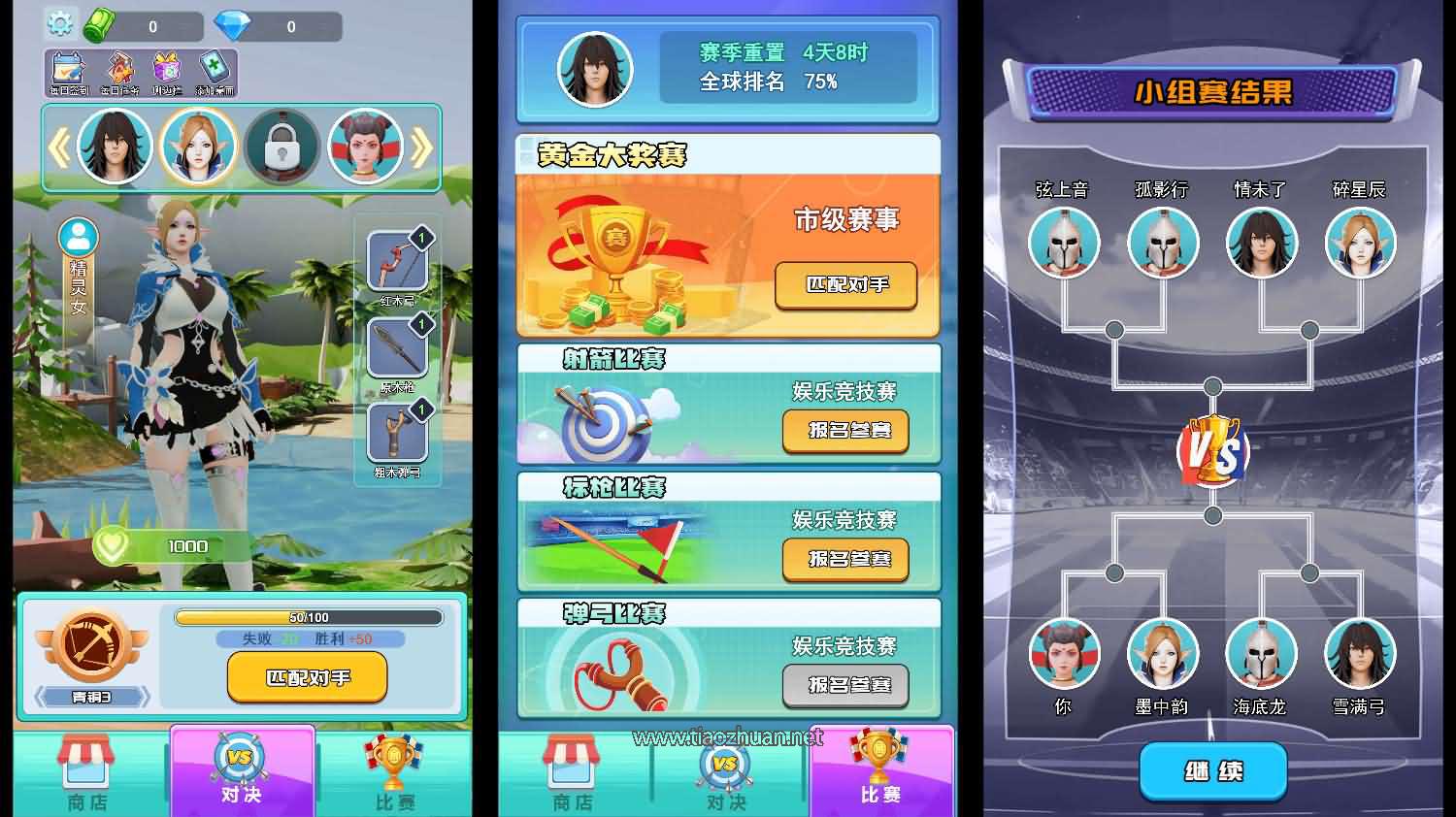Screen dimensions: 1456x817
Task: Click the 匹配对手 match opponent button
Action: 306,677
